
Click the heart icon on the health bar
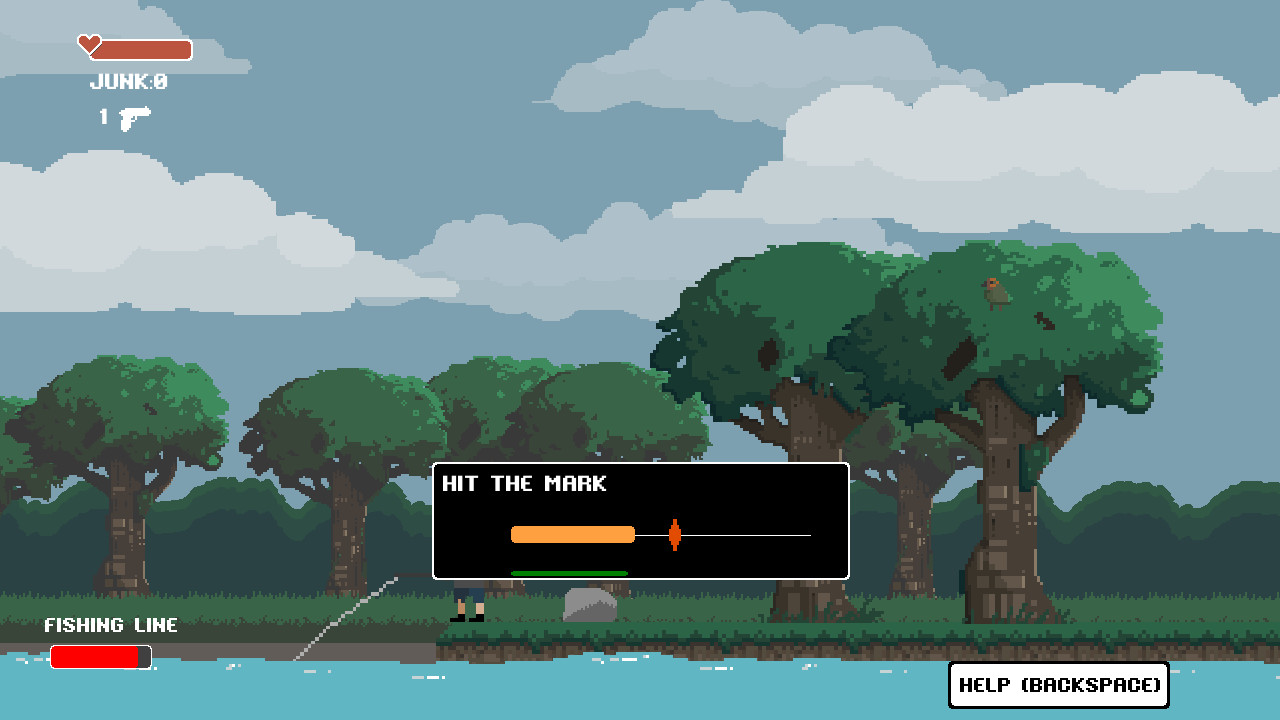click(x=89, y=44)
